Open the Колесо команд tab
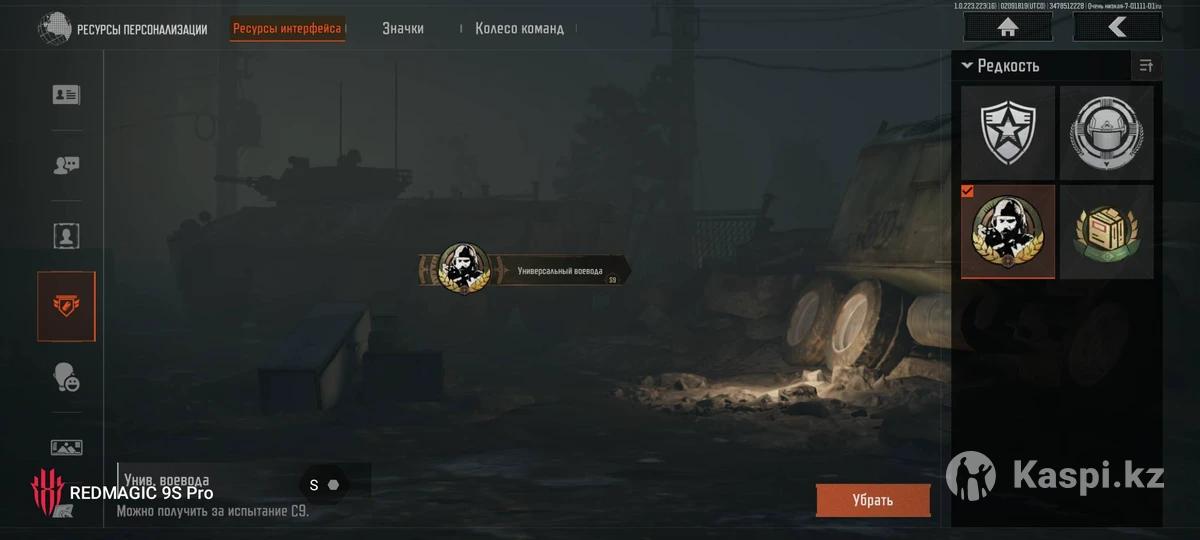This screenshot has height=540, width=1200. 519,28
